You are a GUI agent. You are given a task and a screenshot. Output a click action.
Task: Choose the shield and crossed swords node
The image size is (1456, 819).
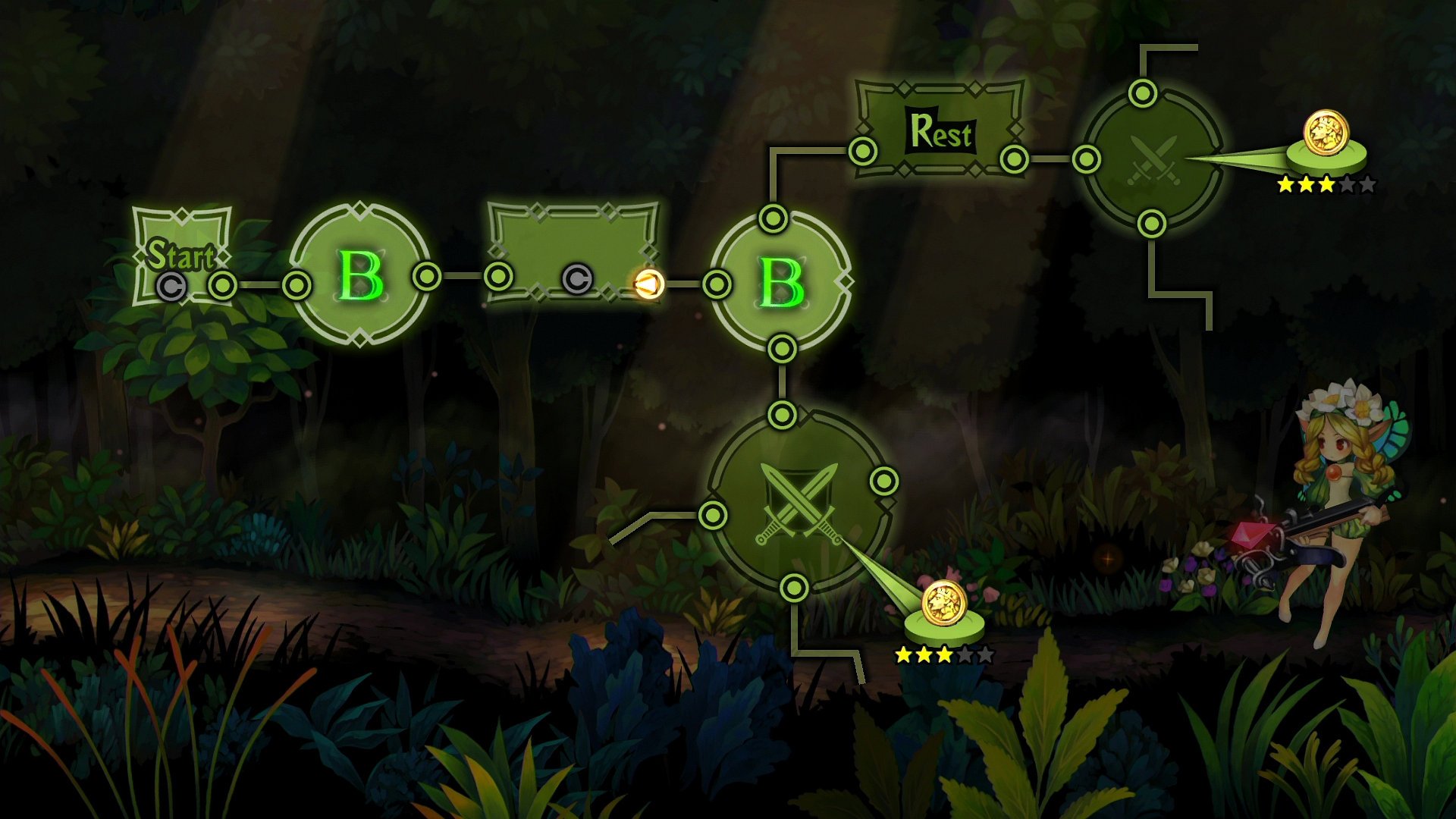(799, 502)
